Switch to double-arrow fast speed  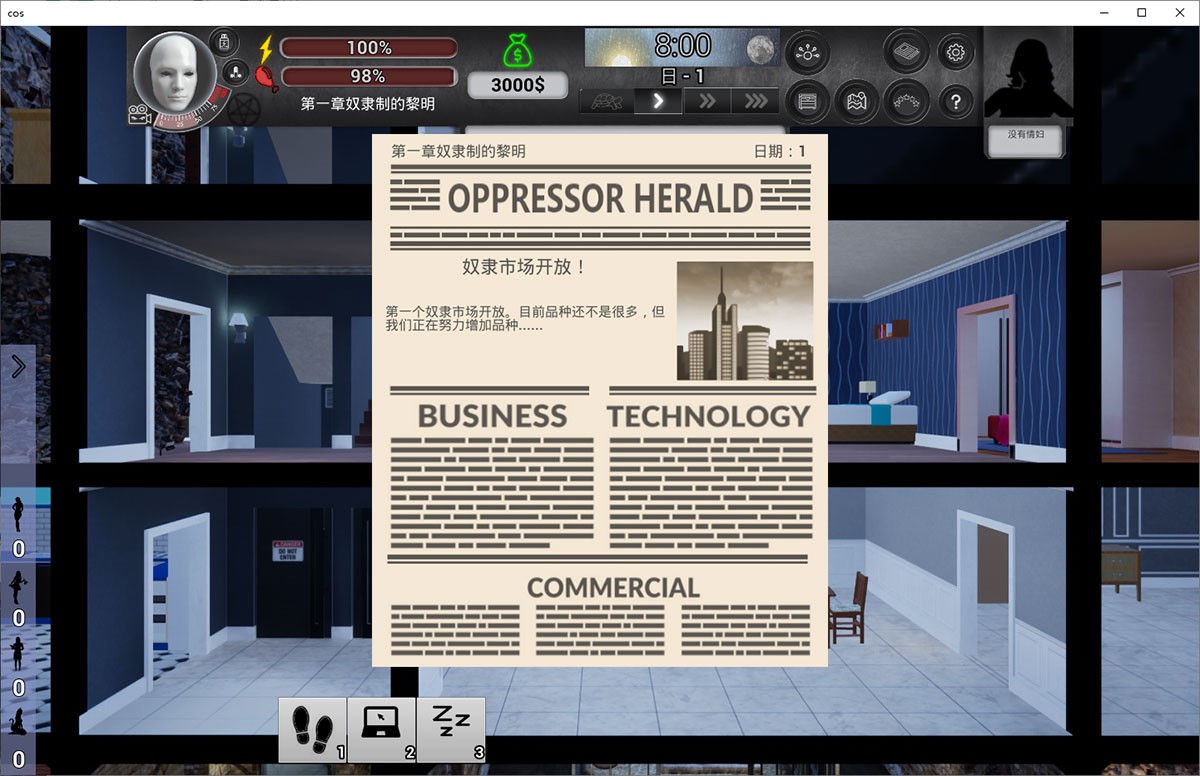(x=707, y=101)
